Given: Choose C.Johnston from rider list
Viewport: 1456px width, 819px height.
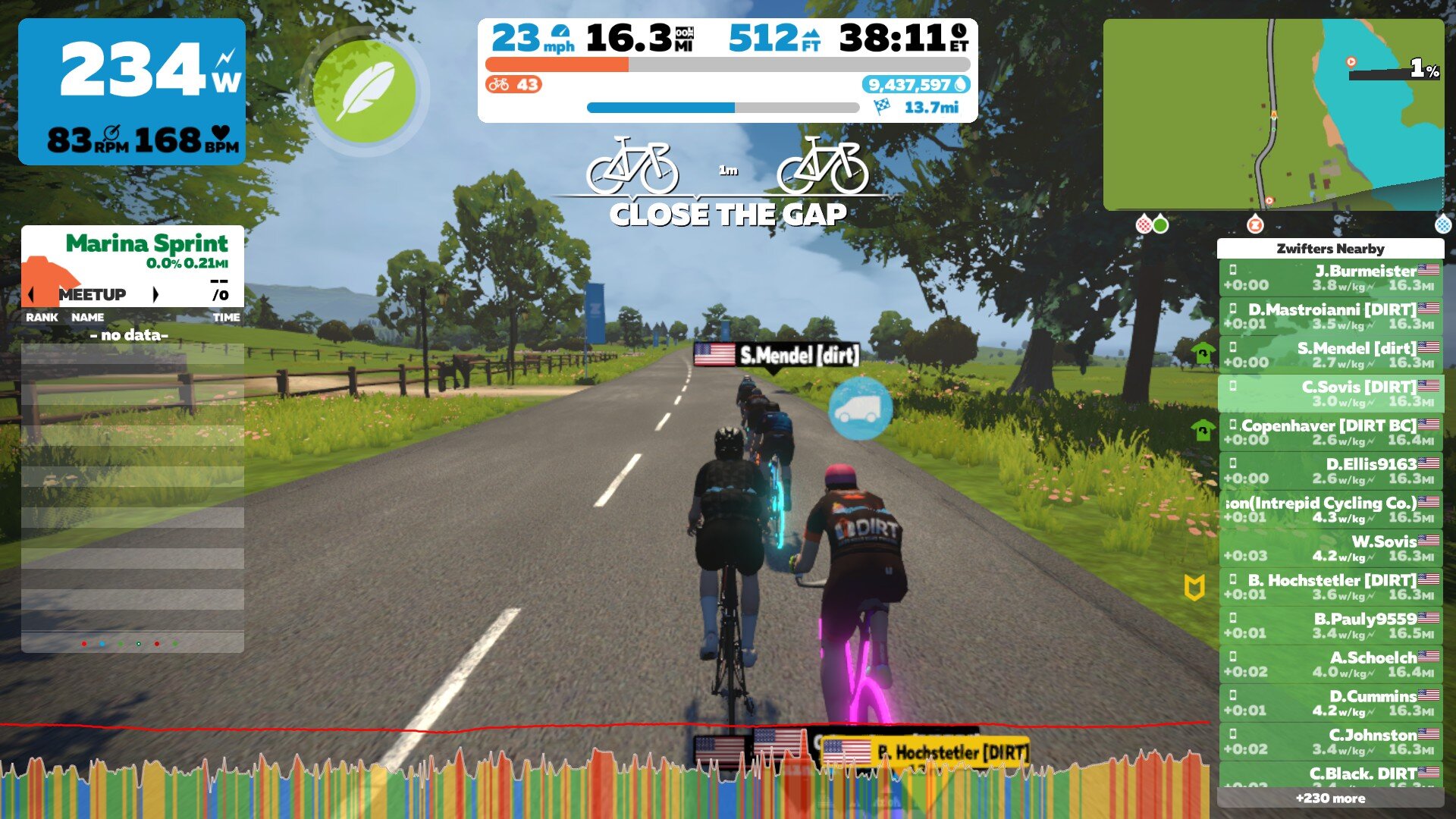Looking at the screenshot, I should (x=1330, y=742).
